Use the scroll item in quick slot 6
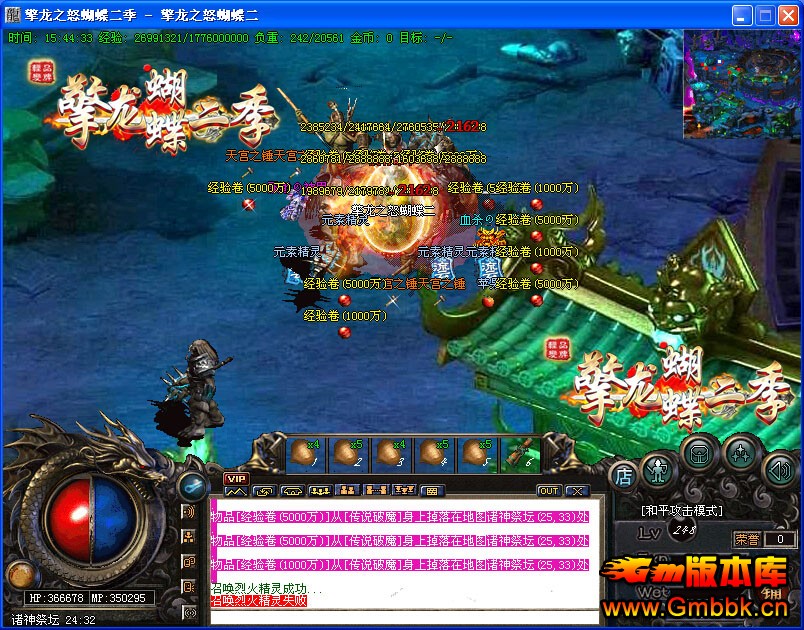 tap(521, 454)
